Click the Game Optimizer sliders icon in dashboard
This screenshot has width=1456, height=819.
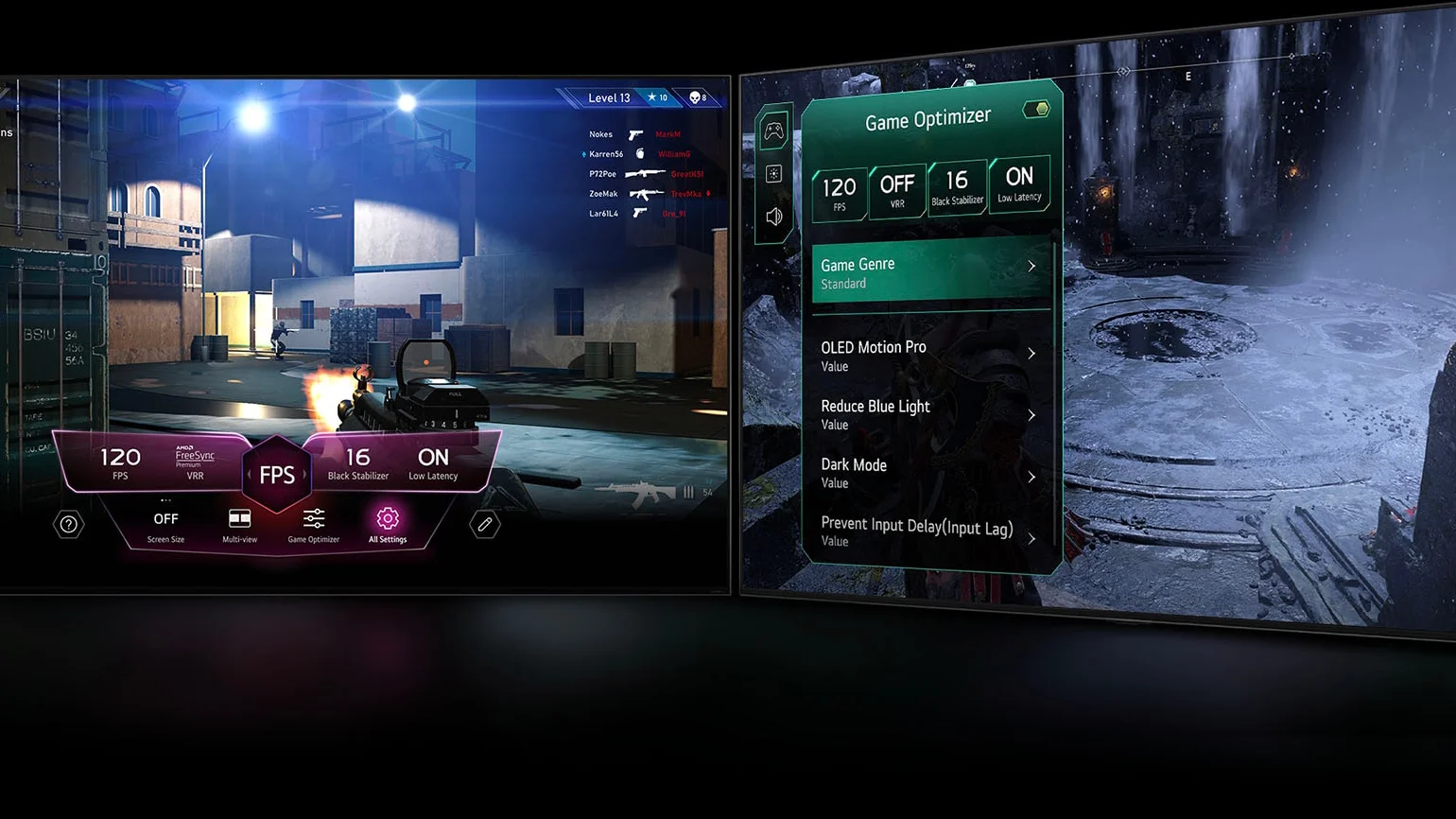click(313, 525)
